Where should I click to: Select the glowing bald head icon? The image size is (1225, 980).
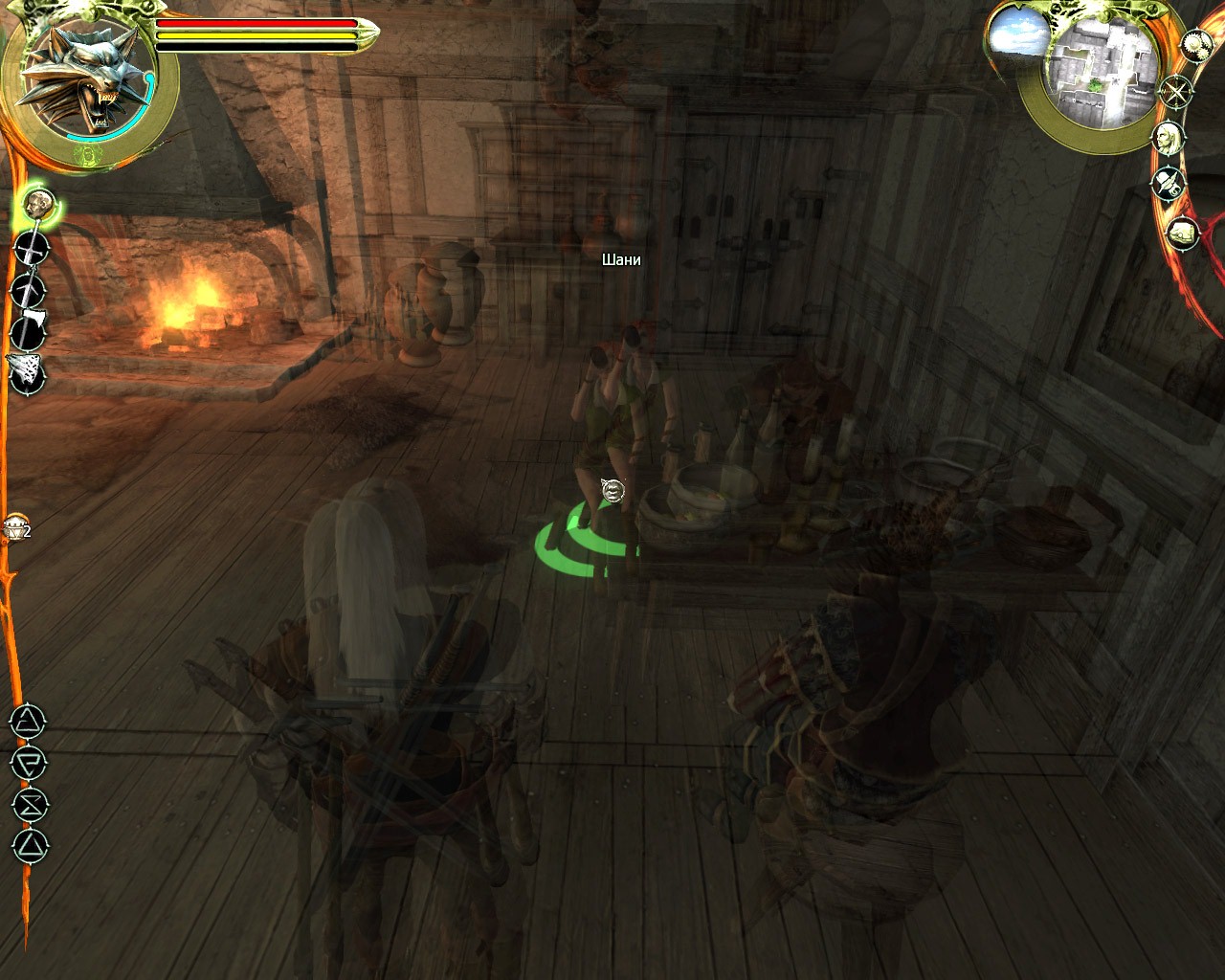(38, 203)
